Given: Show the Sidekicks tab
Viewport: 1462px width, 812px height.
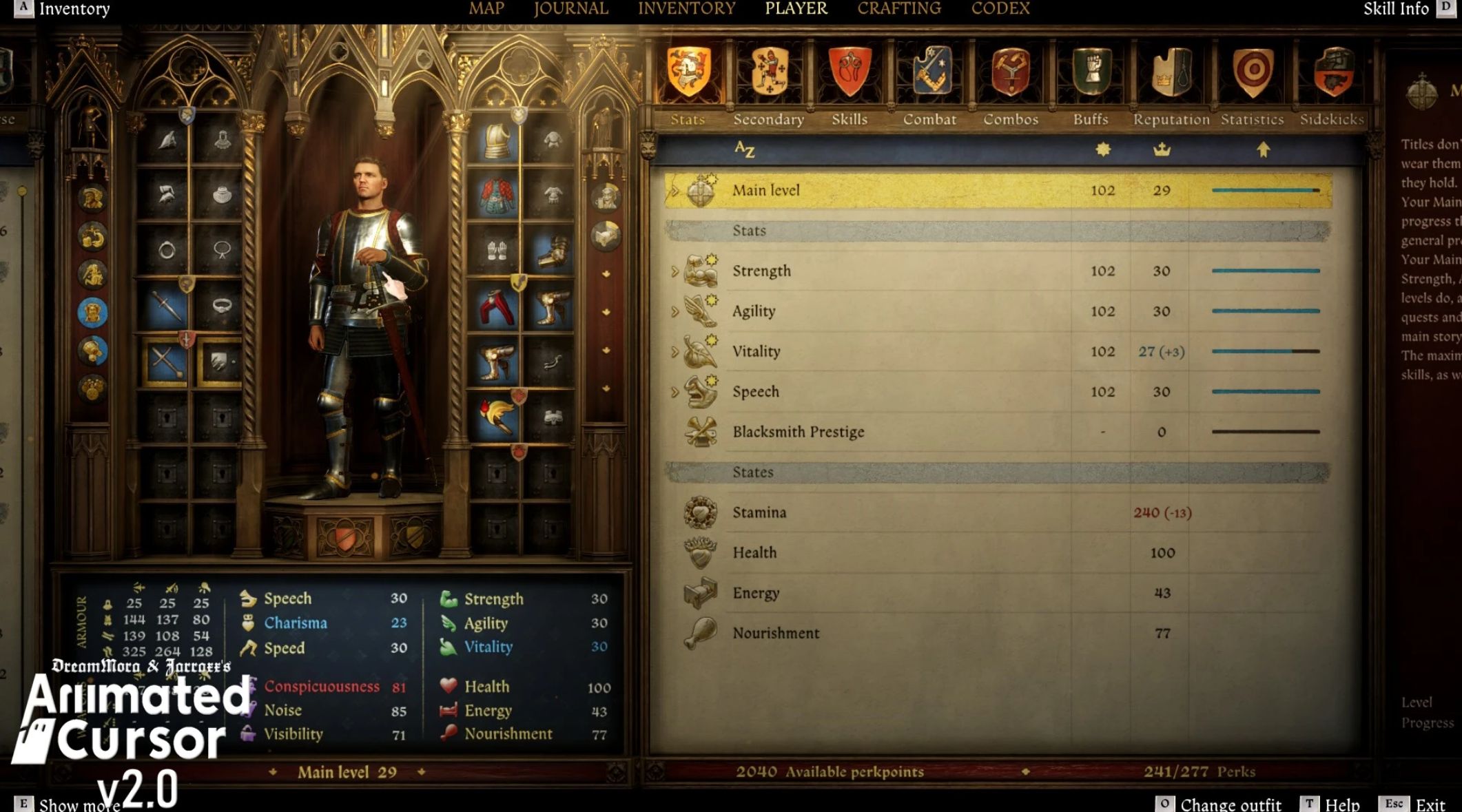Looking at the screenshot, I should click(x=1332, y=83).
